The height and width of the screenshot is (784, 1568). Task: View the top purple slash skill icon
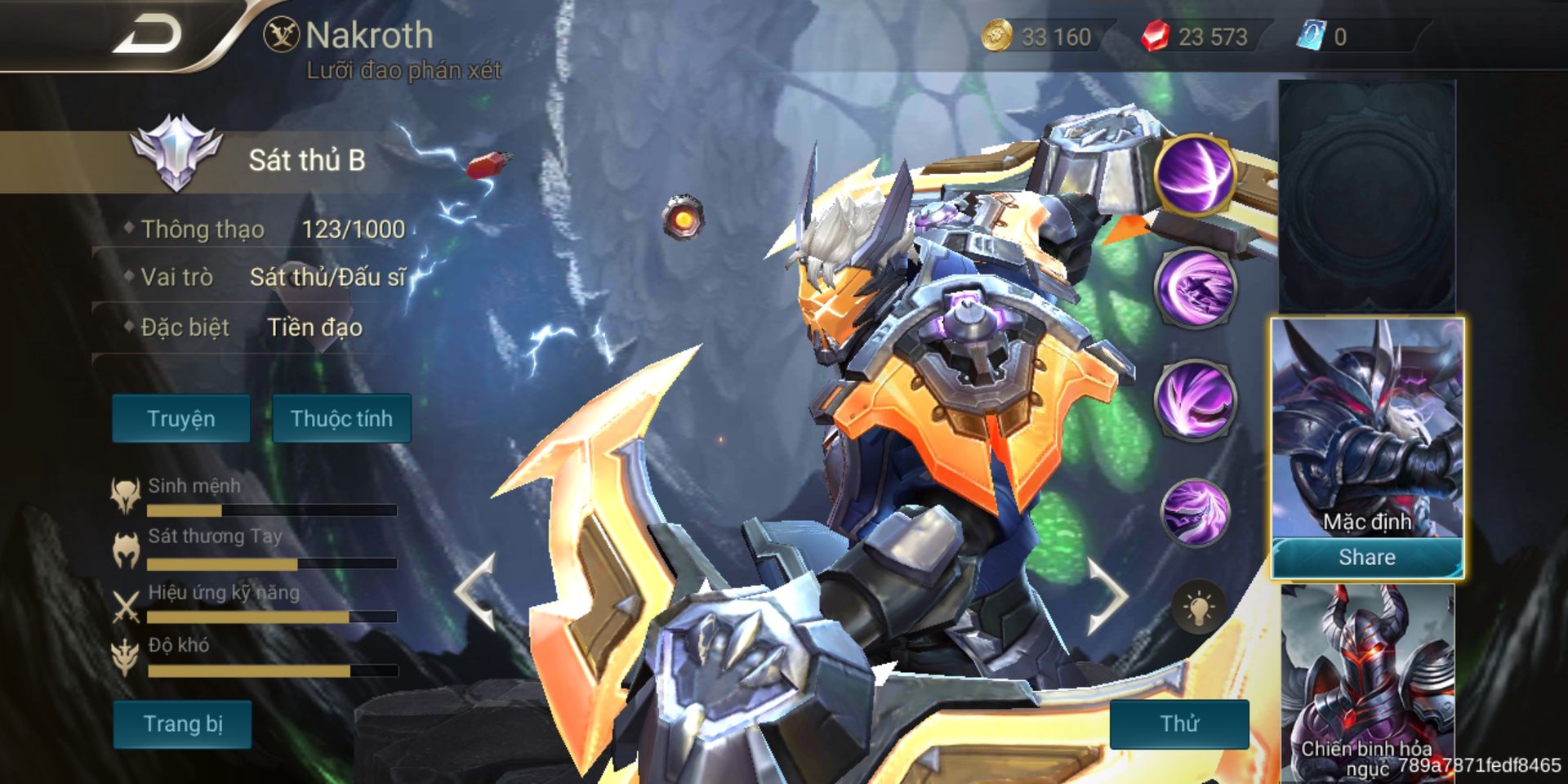pyautogui.click(x=1195, y=176)
